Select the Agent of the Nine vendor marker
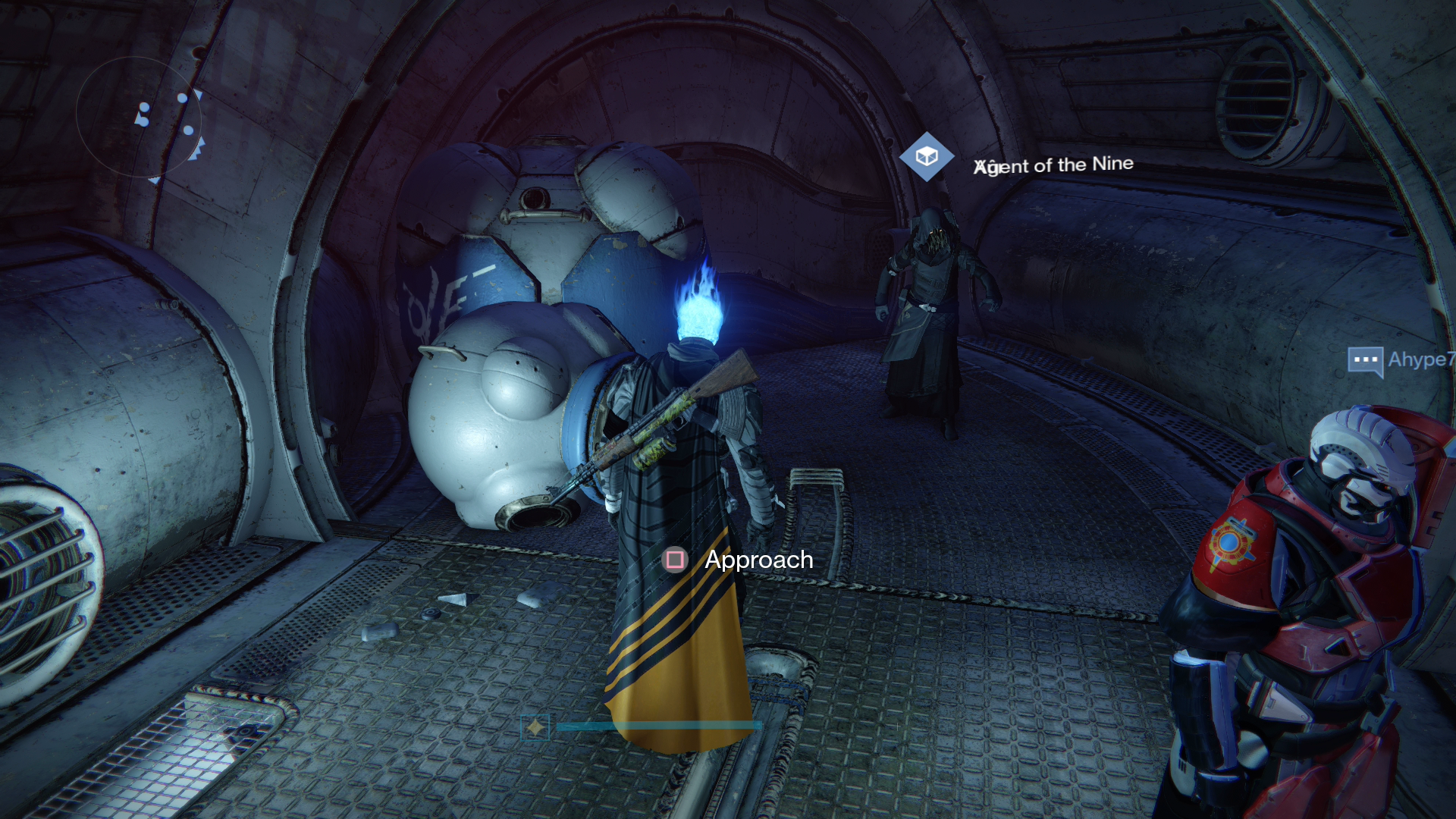 pos(926,157)
